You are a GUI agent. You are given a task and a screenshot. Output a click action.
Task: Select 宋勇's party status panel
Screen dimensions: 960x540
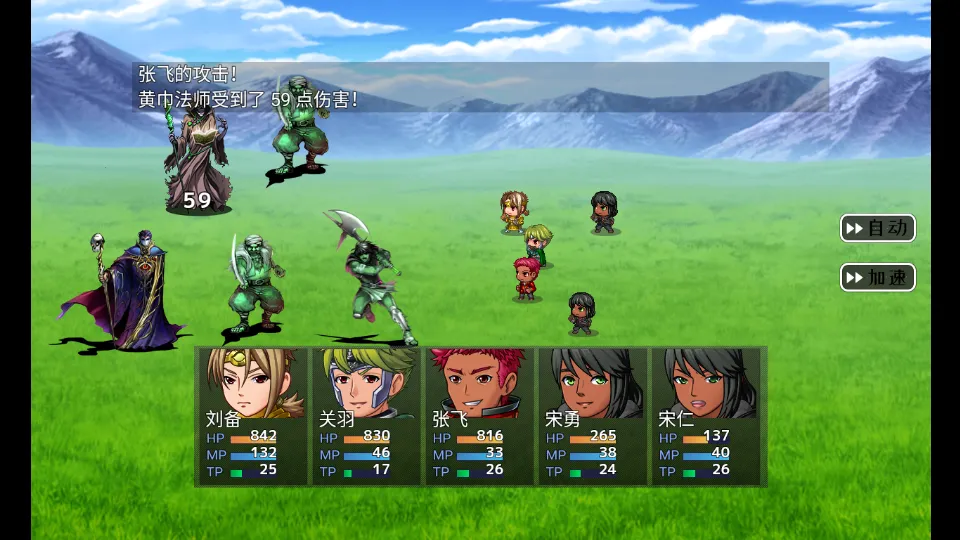pyautogui.click(x=593, y=416)
